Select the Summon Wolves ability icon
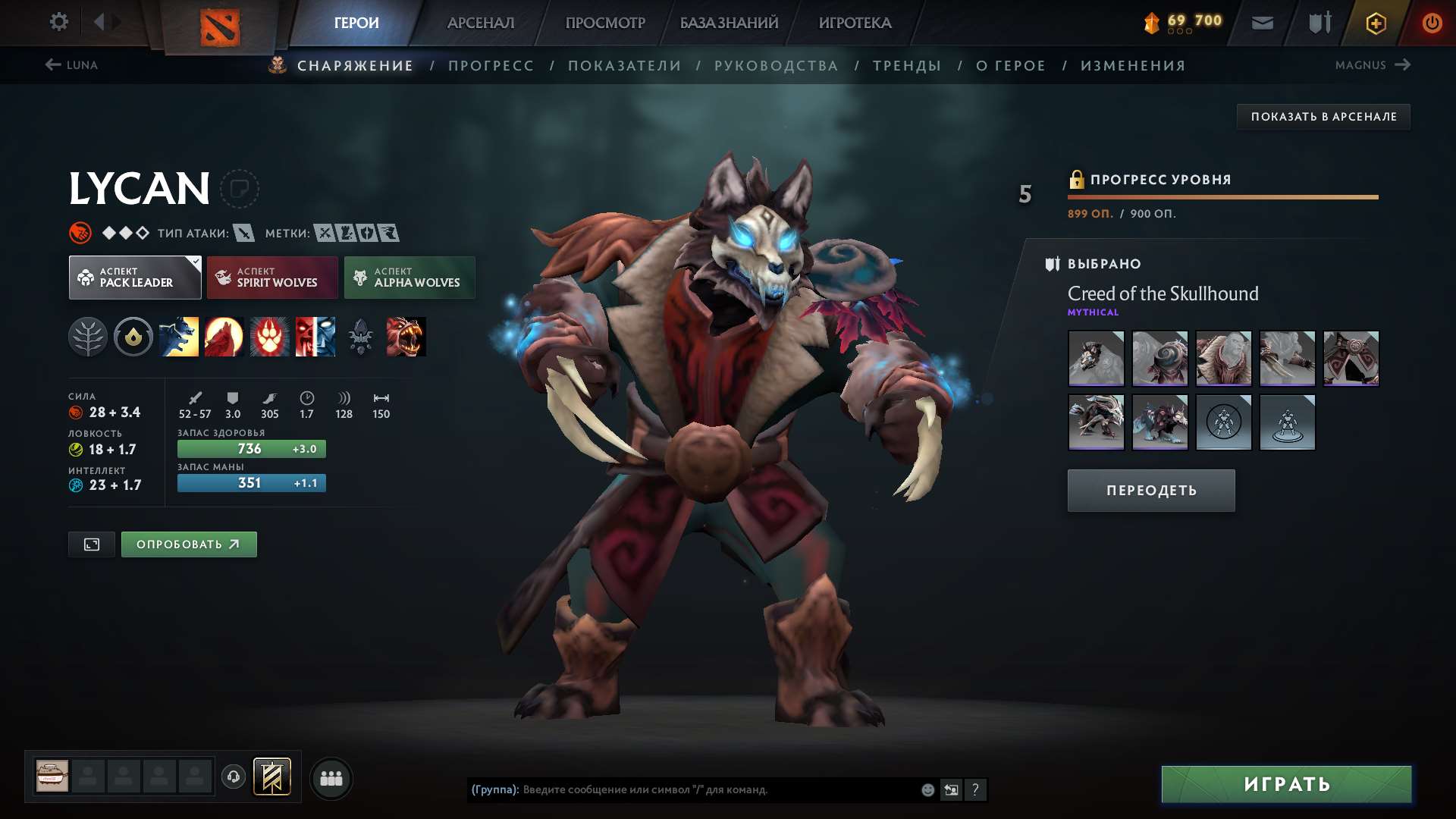 [x=180, y=337]
